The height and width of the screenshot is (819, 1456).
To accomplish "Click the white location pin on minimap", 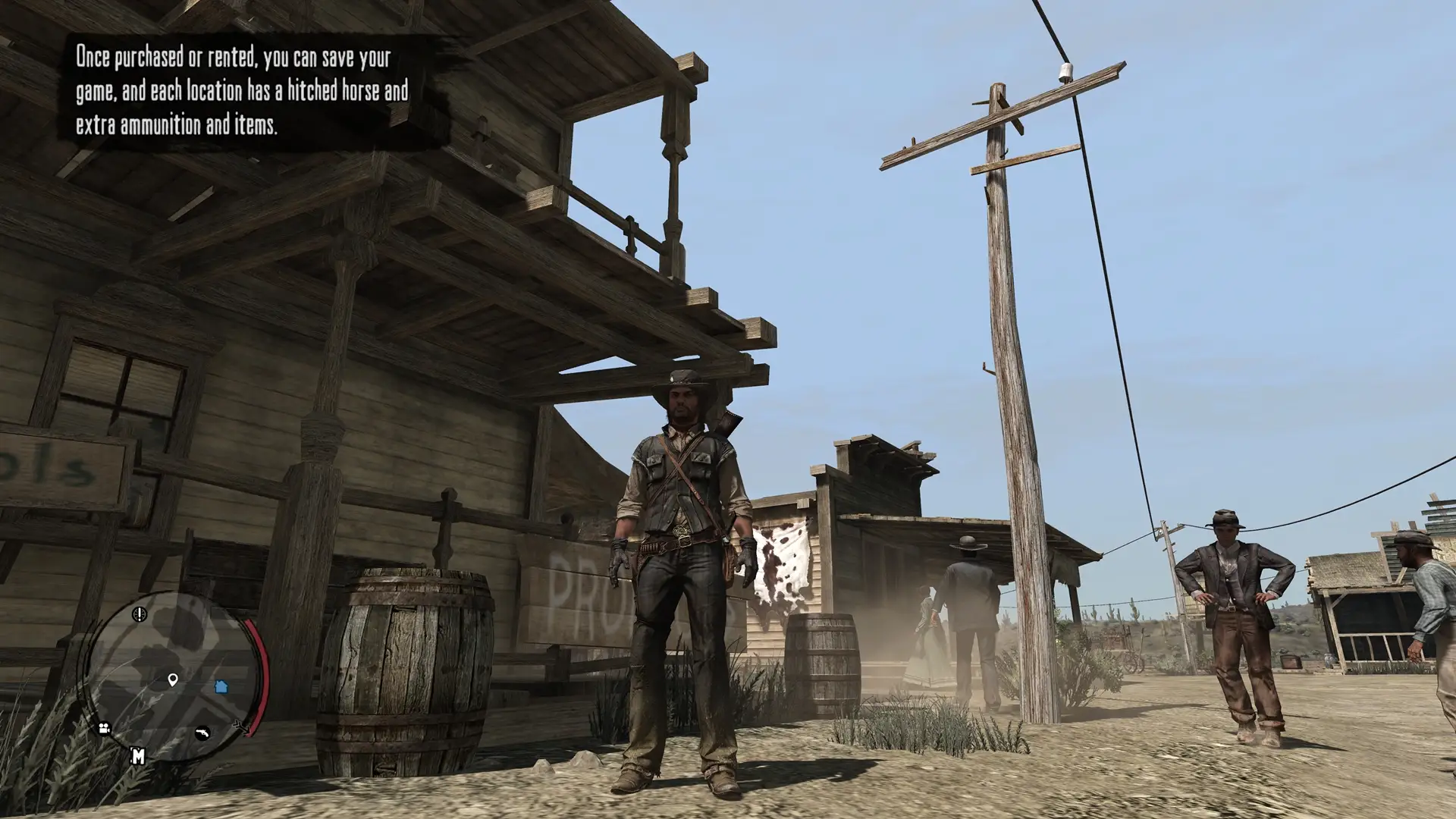I will [173, 679].
